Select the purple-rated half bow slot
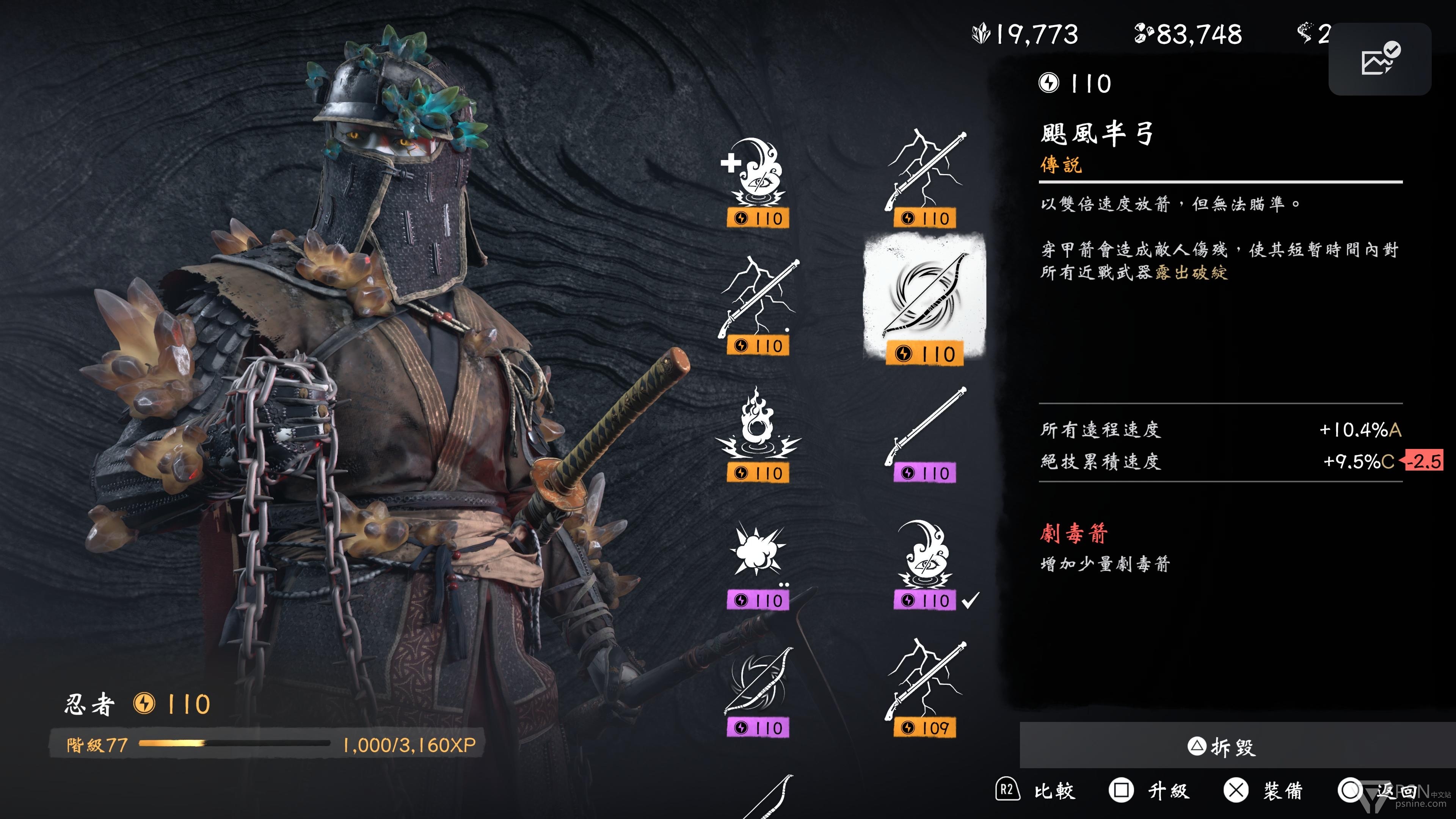1456x819 pixels. click(758, 690)
